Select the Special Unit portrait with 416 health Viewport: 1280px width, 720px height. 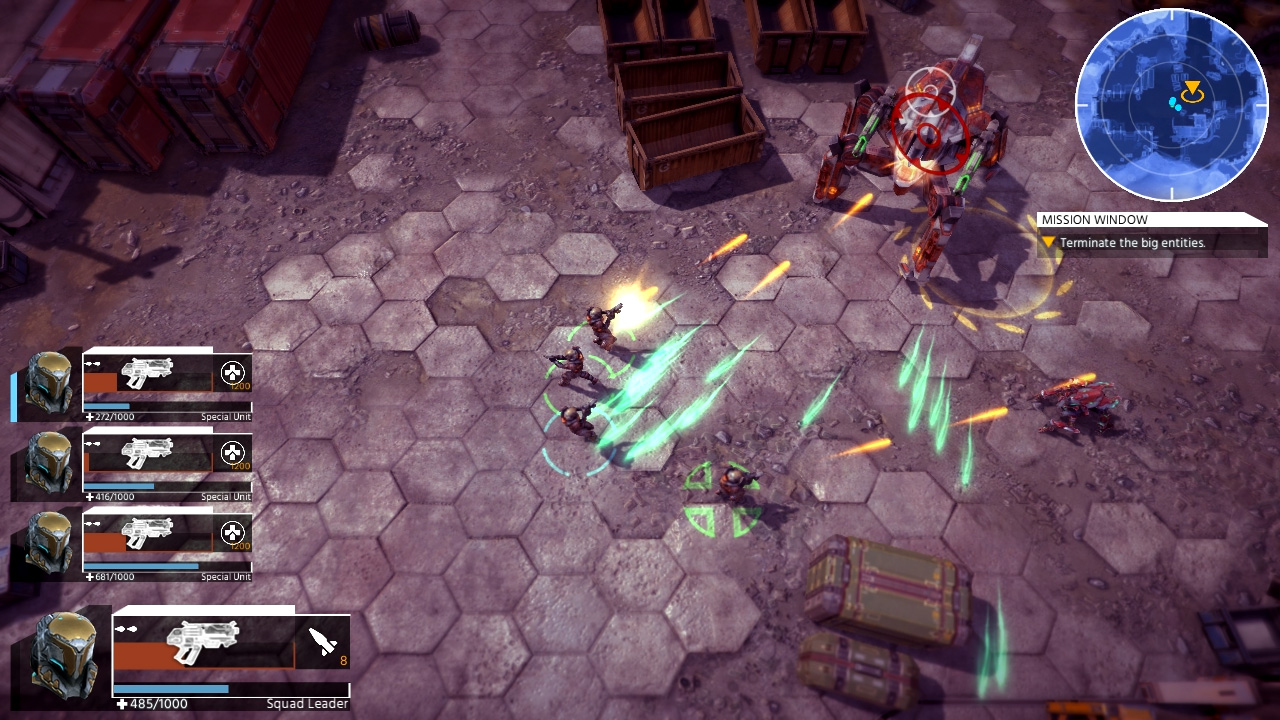(49, 464)
